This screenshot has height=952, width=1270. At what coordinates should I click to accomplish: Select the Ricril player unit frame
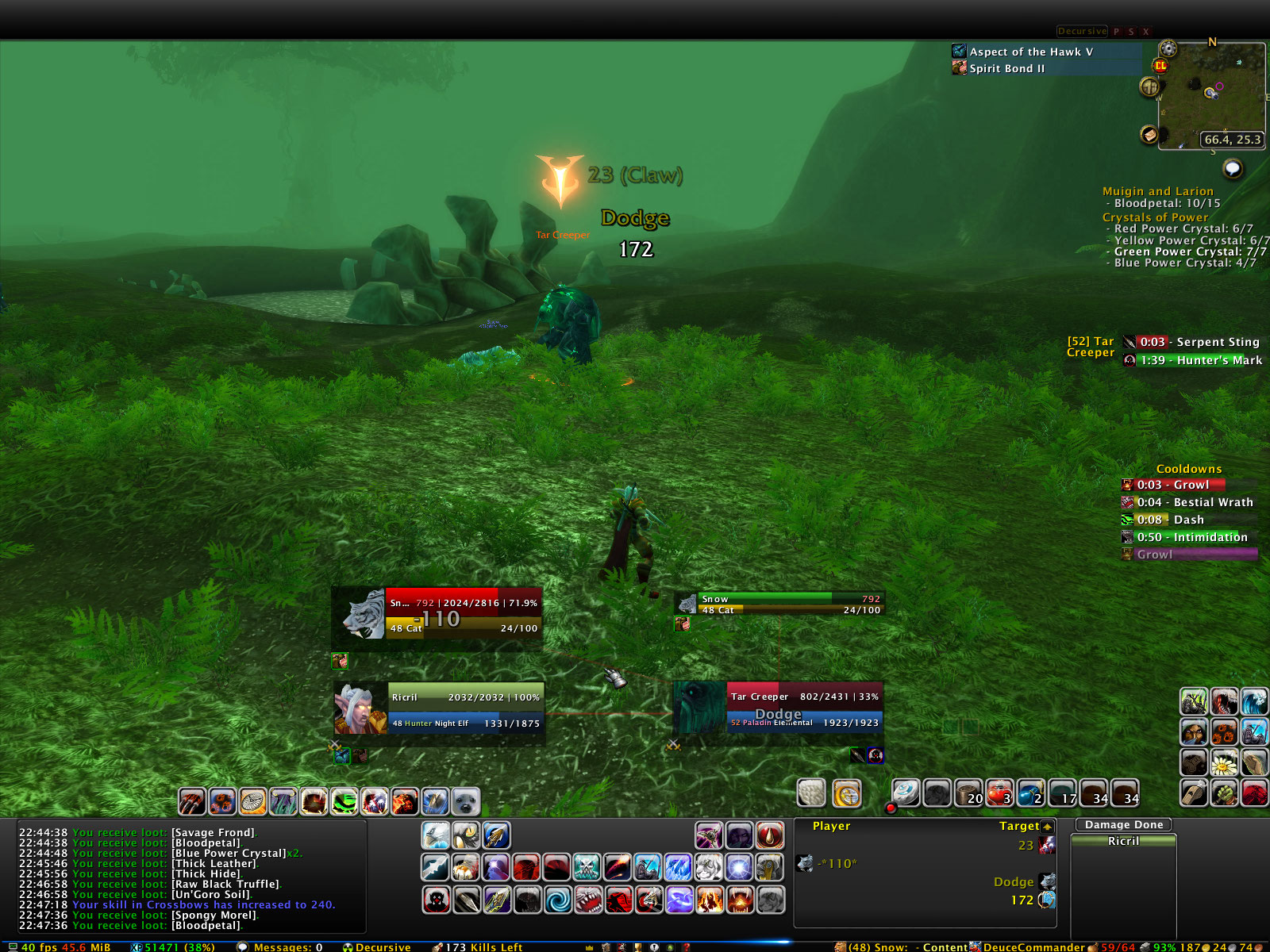tap(465, 708)
